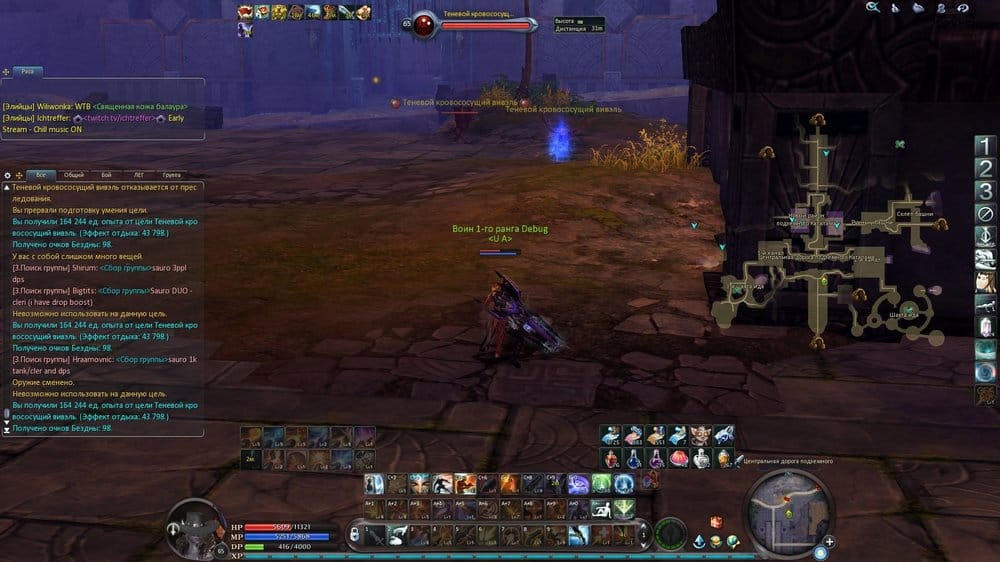Select the target's red orb portrait
The image size is (1000, 562).
[425, 24]
